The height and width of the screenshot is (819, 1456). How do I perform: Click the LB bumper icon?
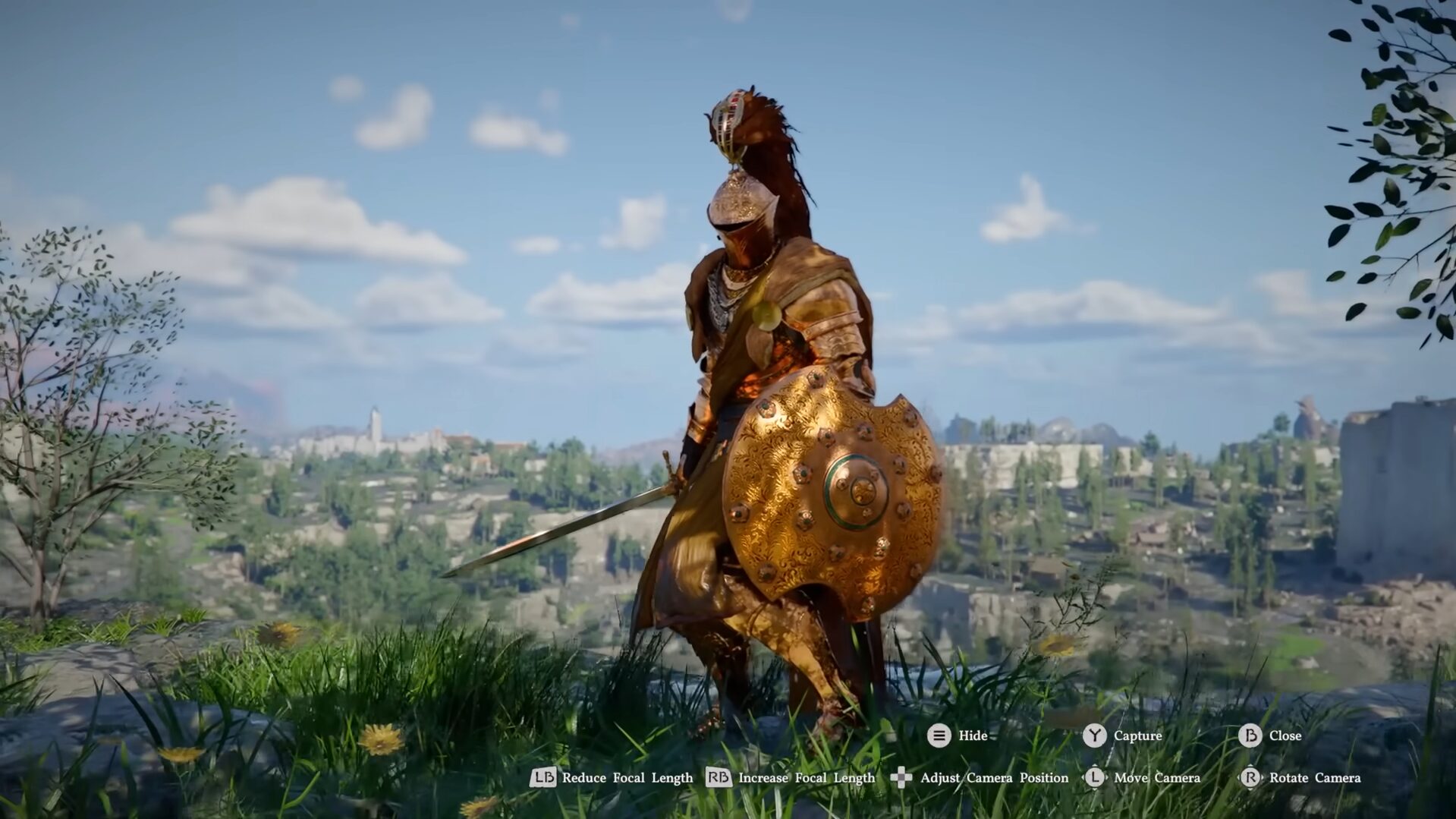coord(546,778)
